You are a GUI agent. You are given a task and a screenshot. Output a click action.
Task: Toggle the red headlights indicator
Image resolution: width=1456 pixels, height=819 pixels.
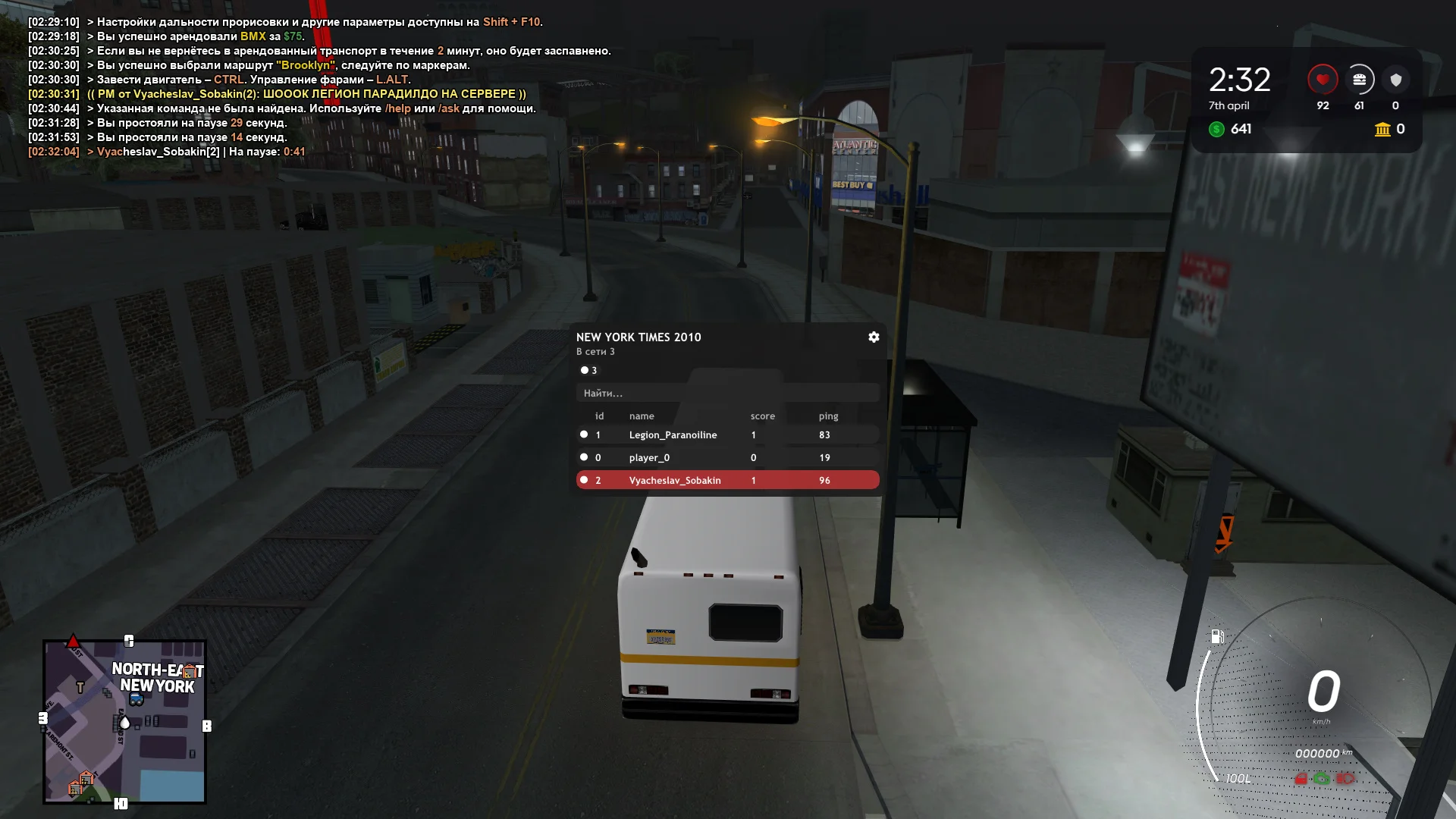[1344, 780]
